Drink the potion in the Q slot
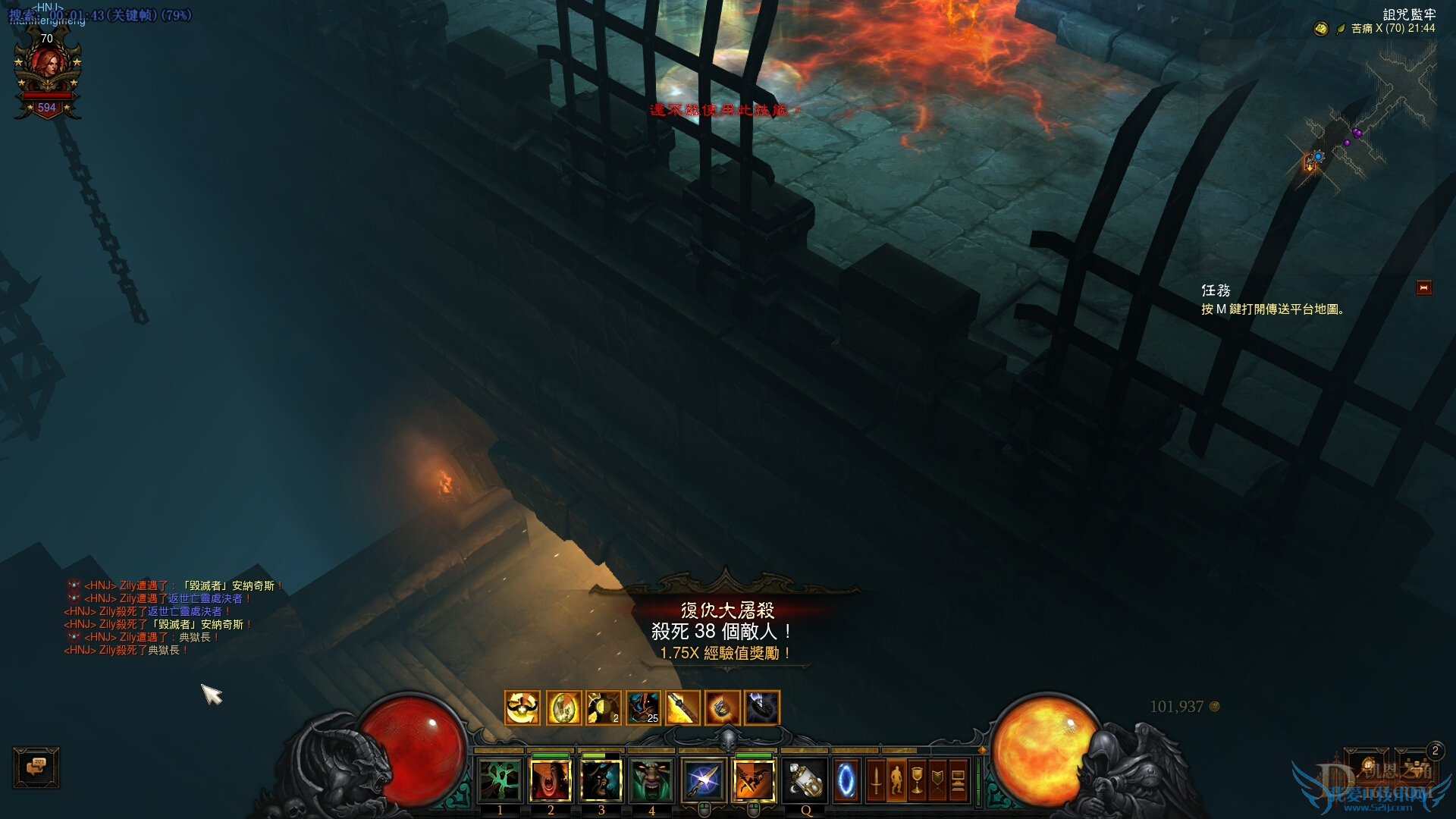Image resolution: width=1456 pixels, height=819 pixels. [805, 780]
